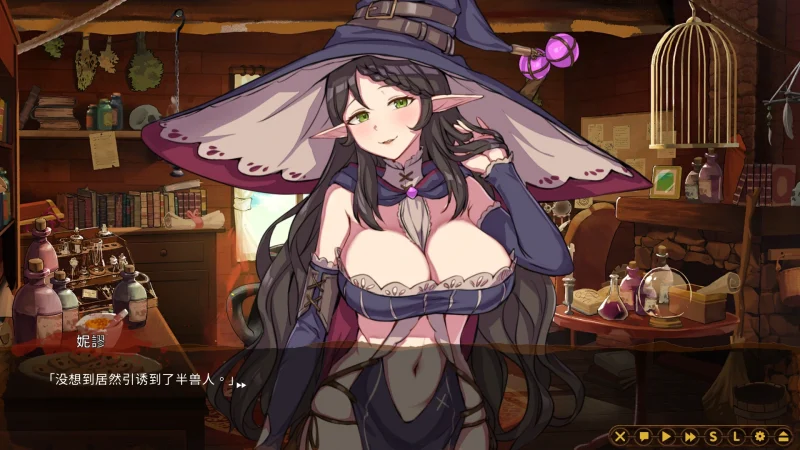Hide the dialogue window with X icon
The width and height of the screenshot is (800, 450).
point(620,436)
